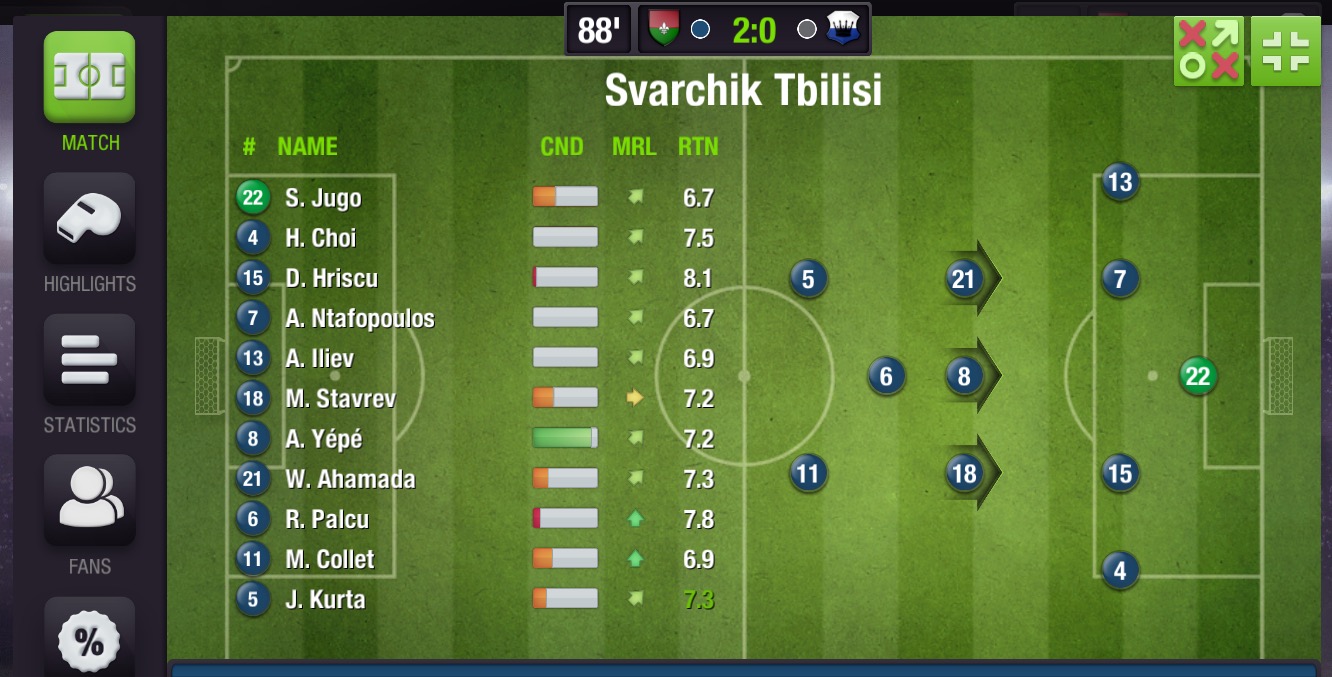Select player 13 token on pitch
1332x677 pixels.
(1119, 182)
